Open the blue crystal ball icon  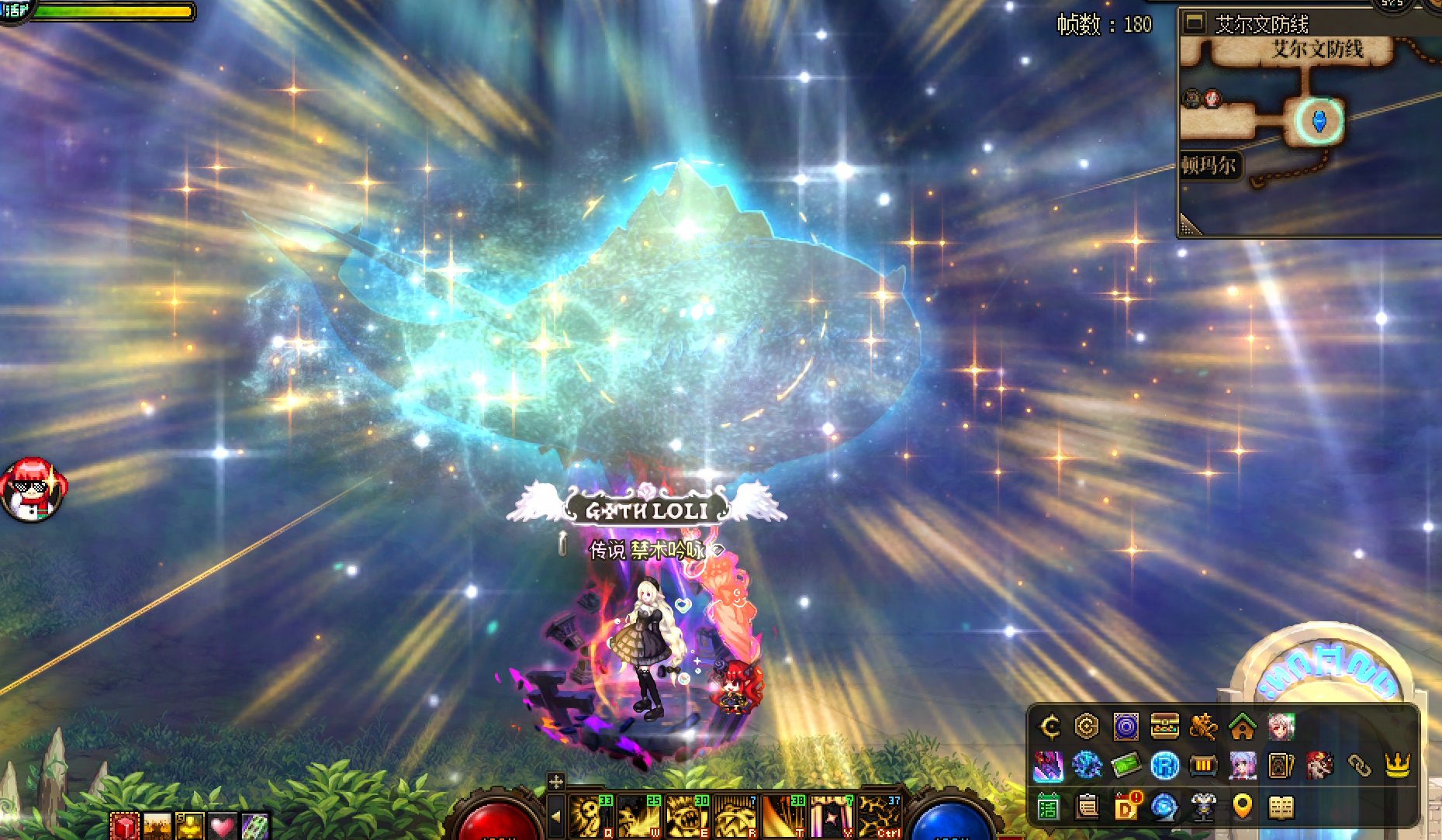tap(1164, 807)
